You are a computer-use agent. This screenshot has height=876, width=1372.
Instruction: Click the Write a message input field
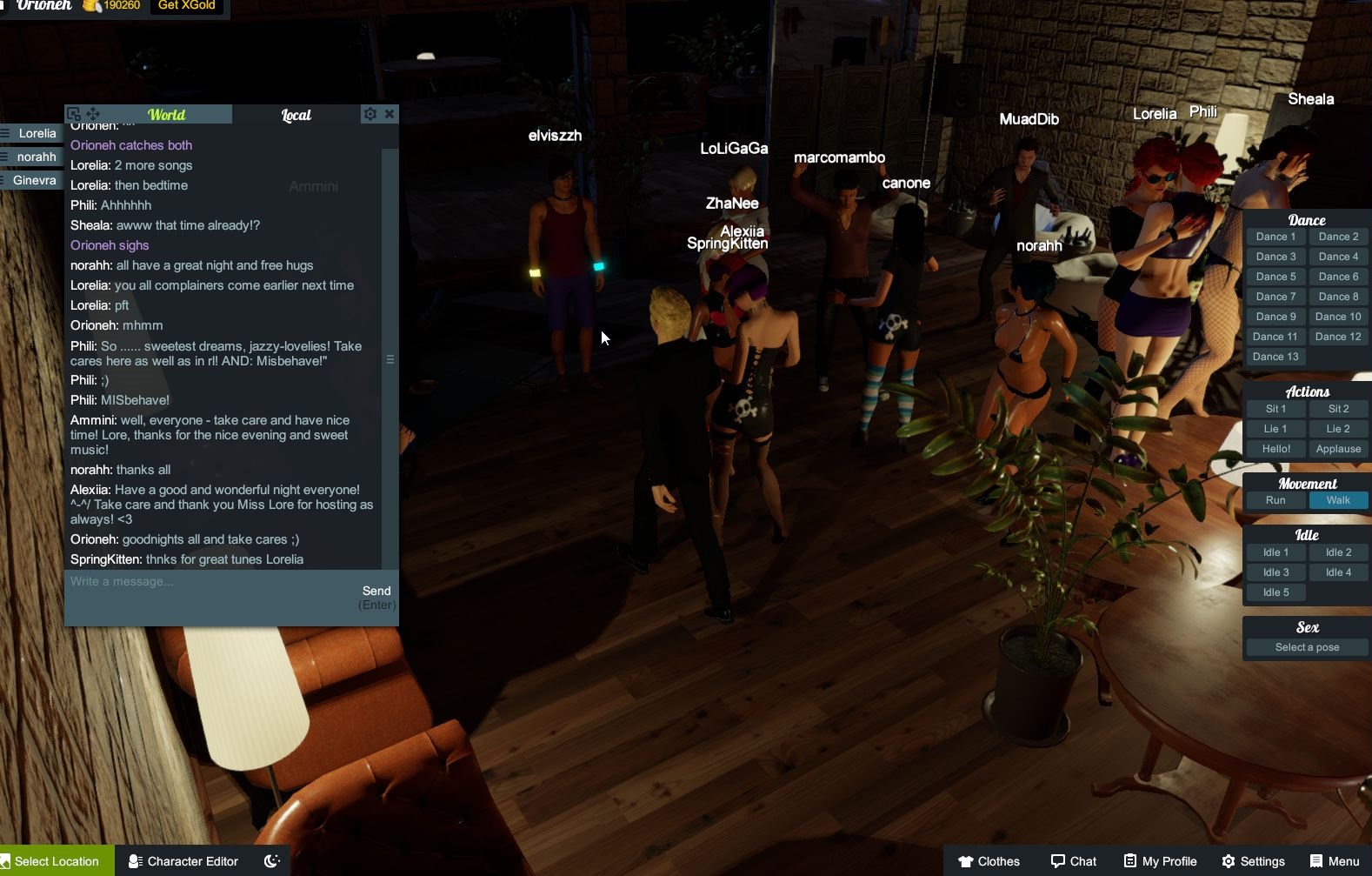(x=209, y=581)
